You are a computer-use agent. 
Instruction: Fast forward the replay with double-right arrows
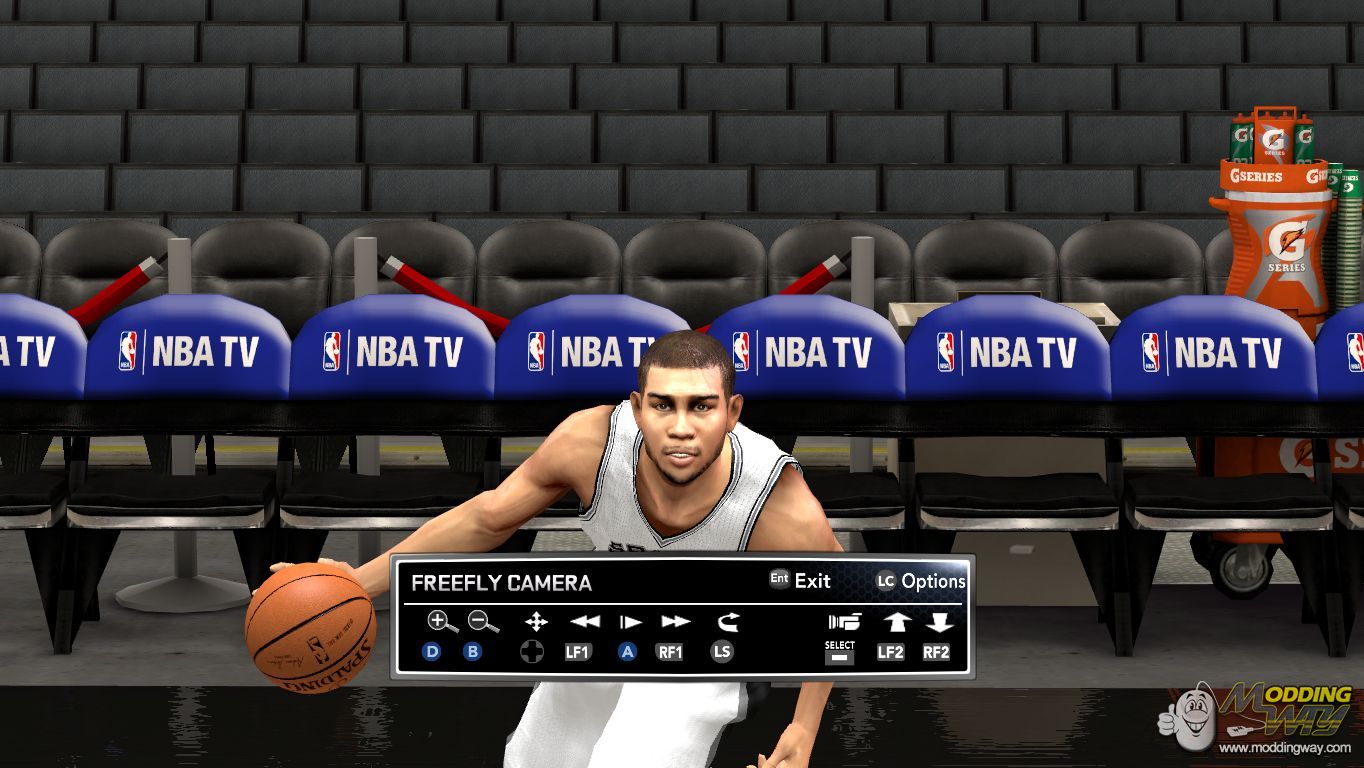[675, 622]
